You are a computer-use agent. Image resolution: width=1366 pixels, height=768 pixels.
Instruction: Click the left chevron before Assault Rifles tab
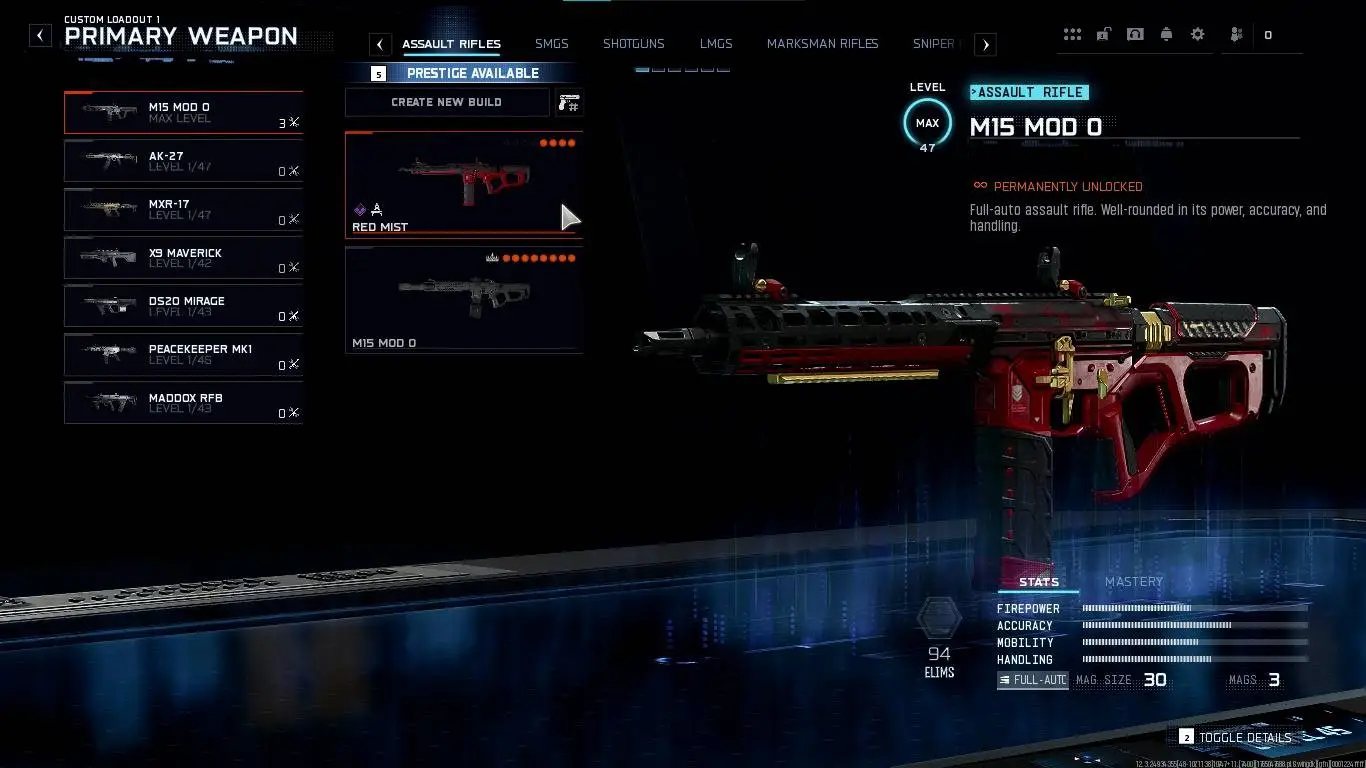tap(379, 44)
